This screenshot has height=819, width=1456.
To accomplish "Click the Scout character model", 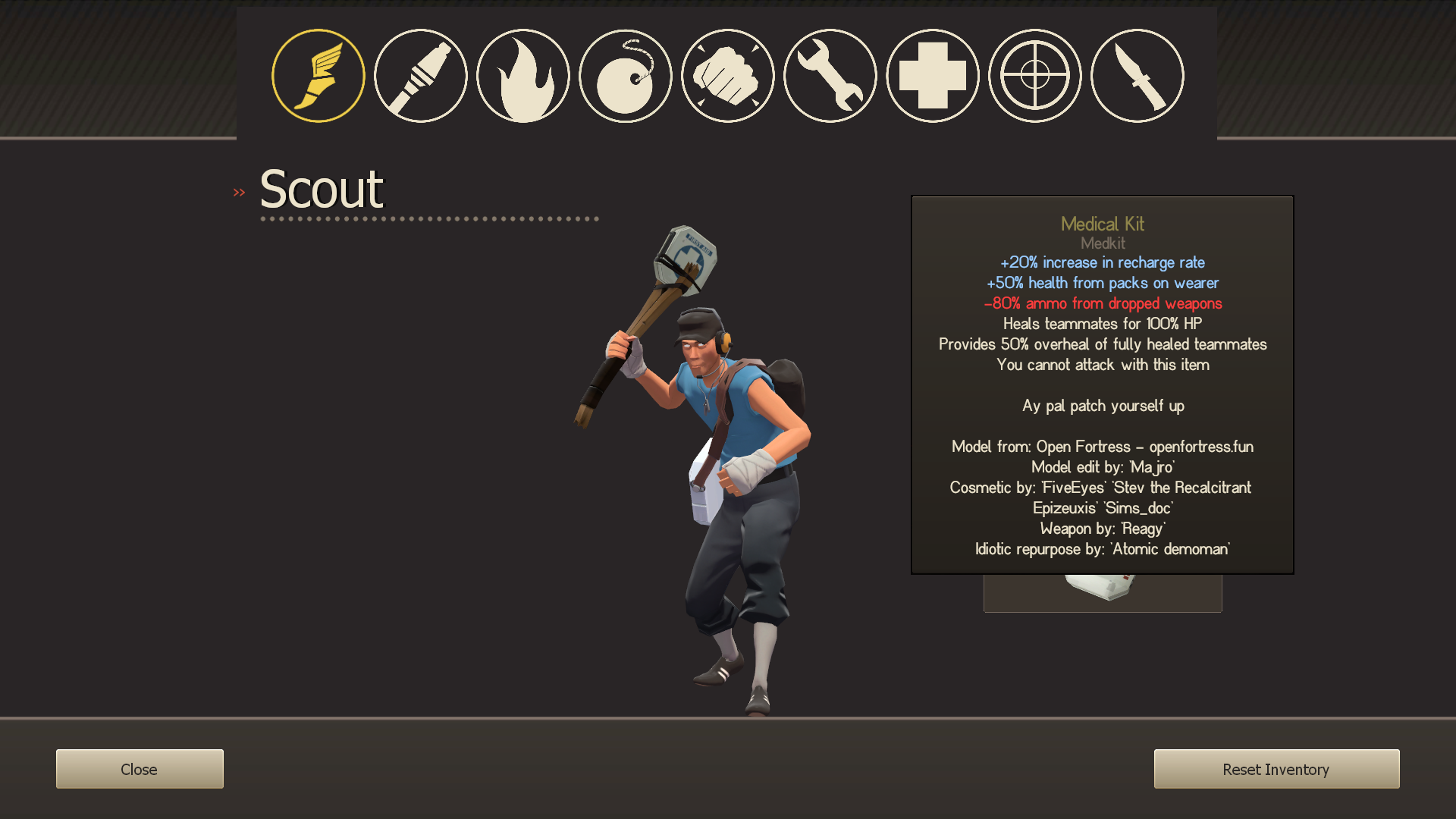I will pos(720,455).
